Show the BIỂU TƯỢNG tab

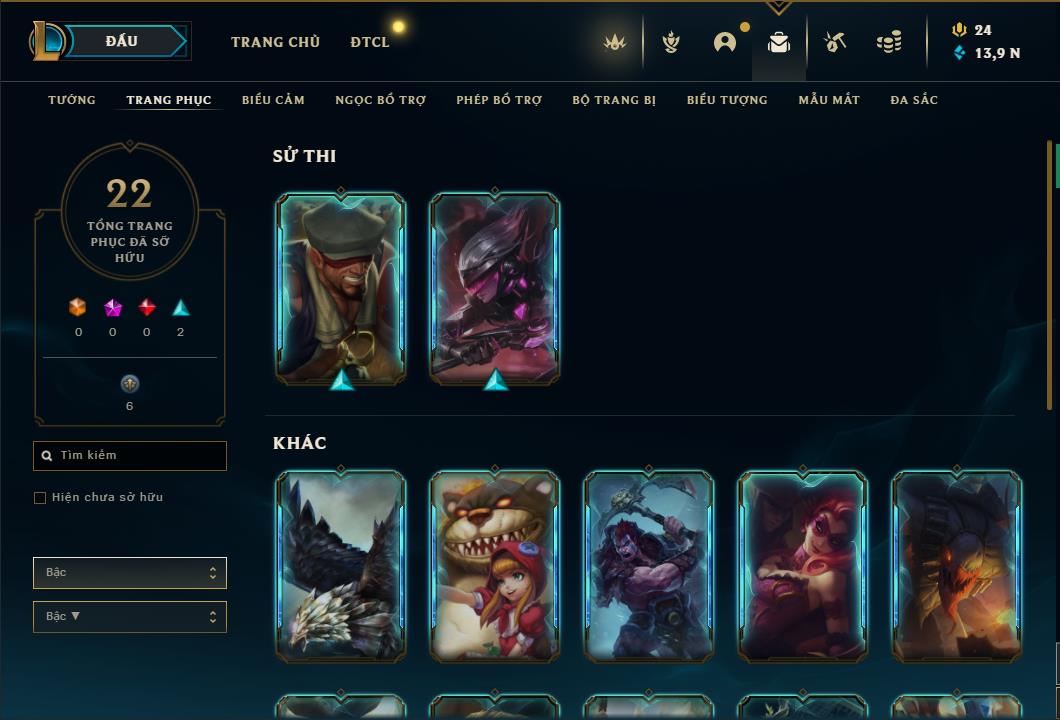(x=727, y=100)
